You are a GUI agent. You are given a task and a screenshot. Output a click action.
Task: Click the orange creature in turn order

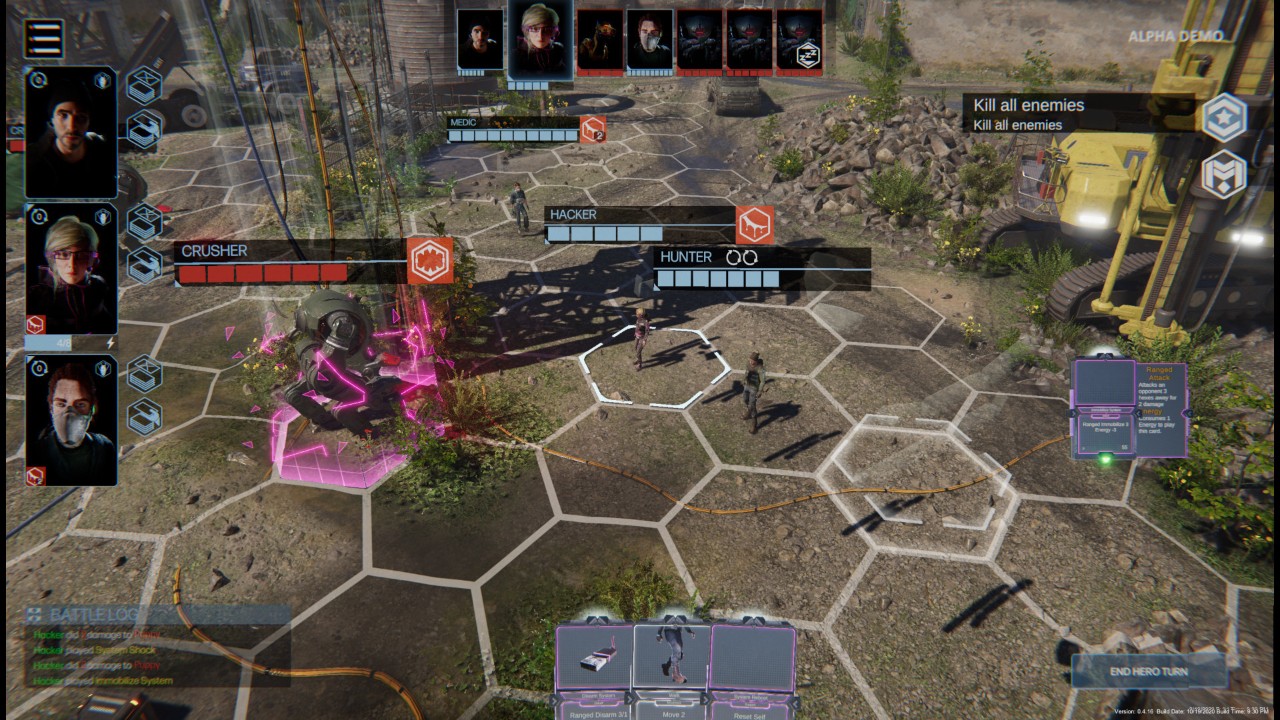coord(600,42)
